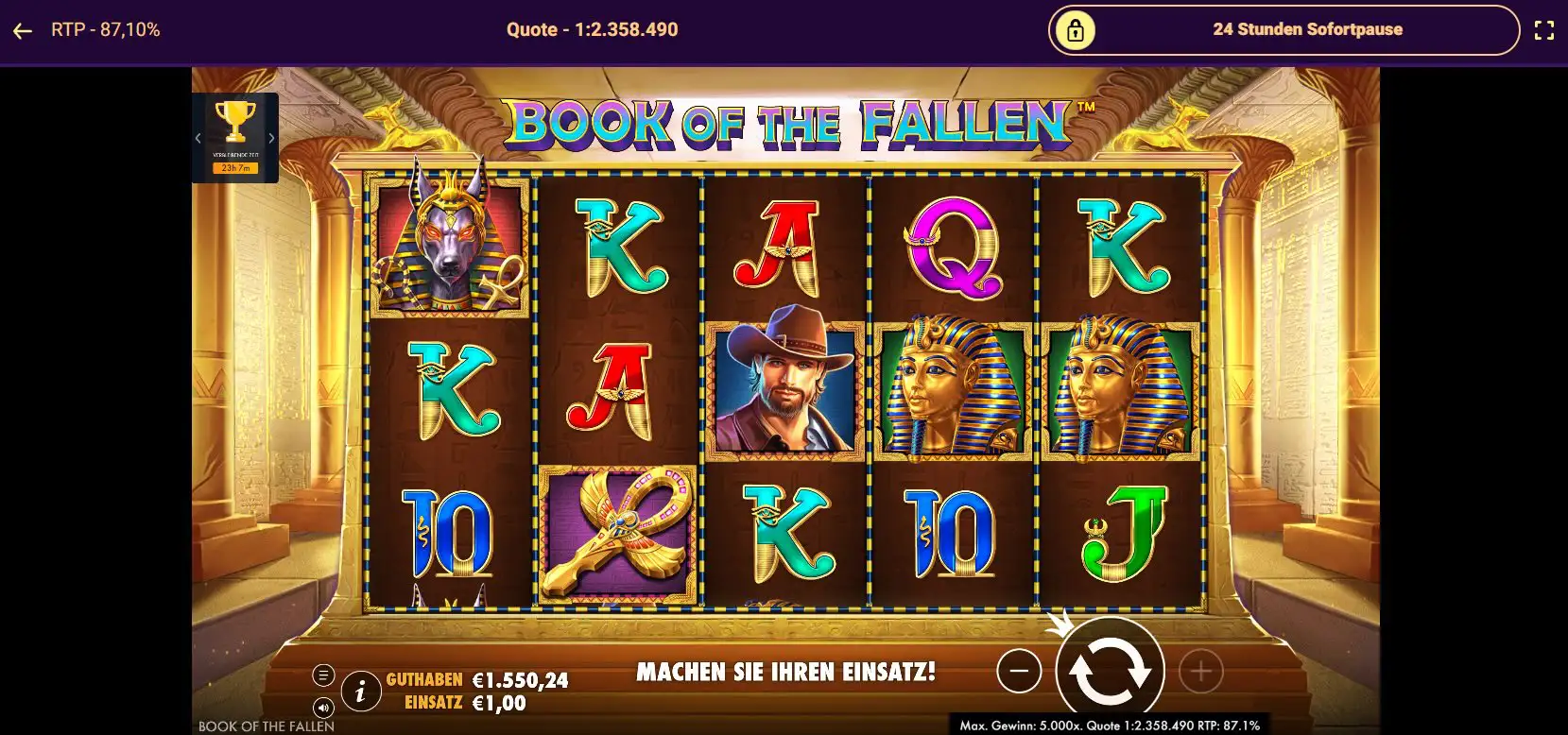Open the hamburger settings menu icon

tap(323, 675)
